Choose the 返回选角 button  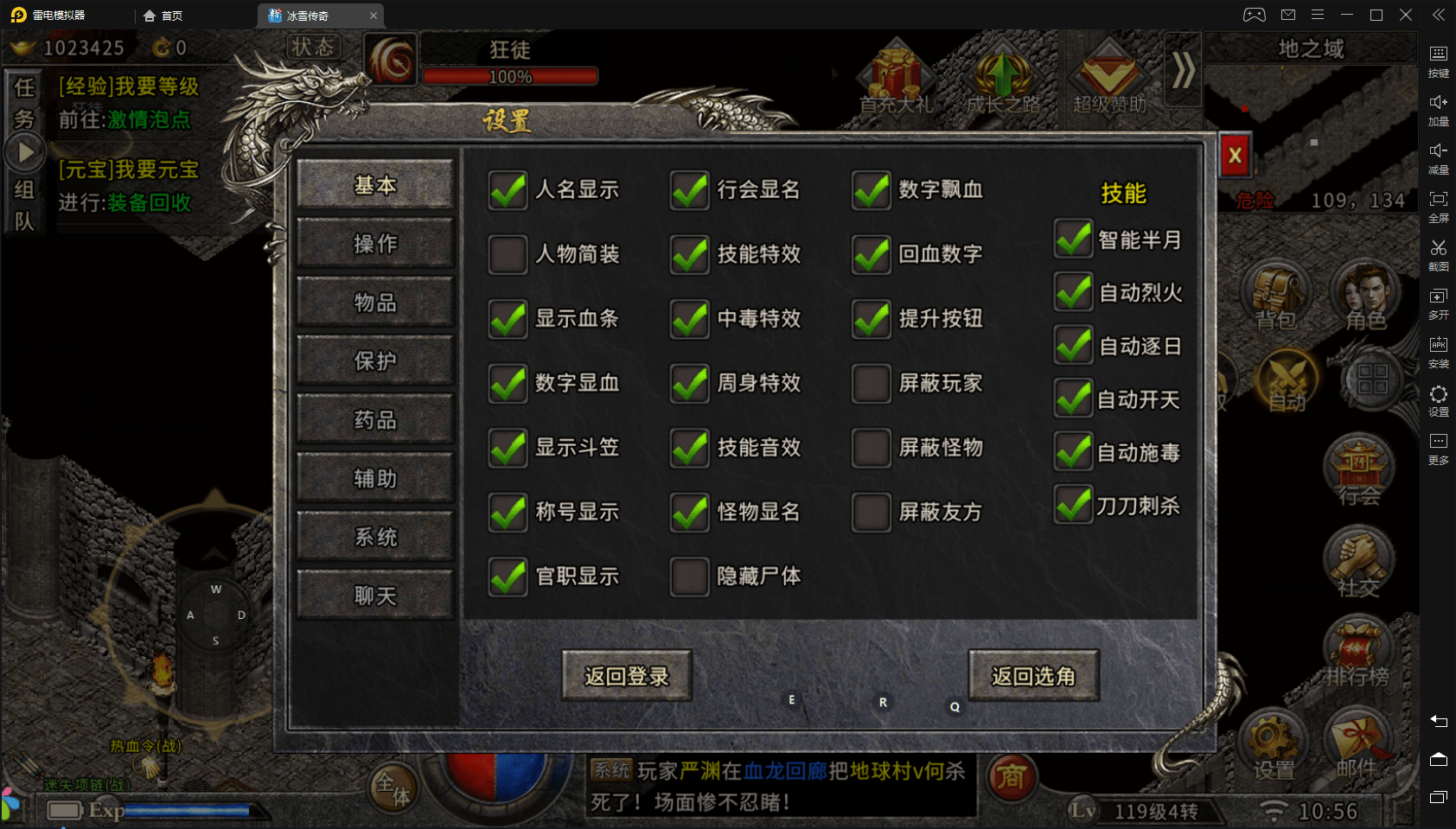pos(1033,676)
